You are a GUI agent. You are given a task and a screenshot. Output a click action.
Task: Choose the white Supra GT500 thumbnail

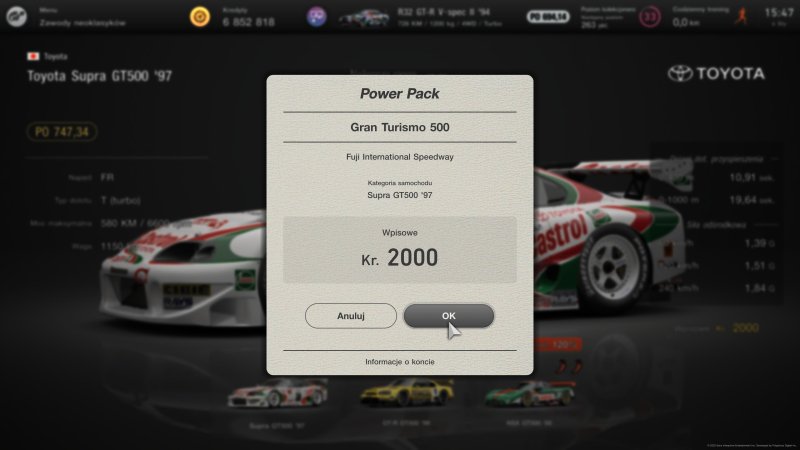[277, 394]
